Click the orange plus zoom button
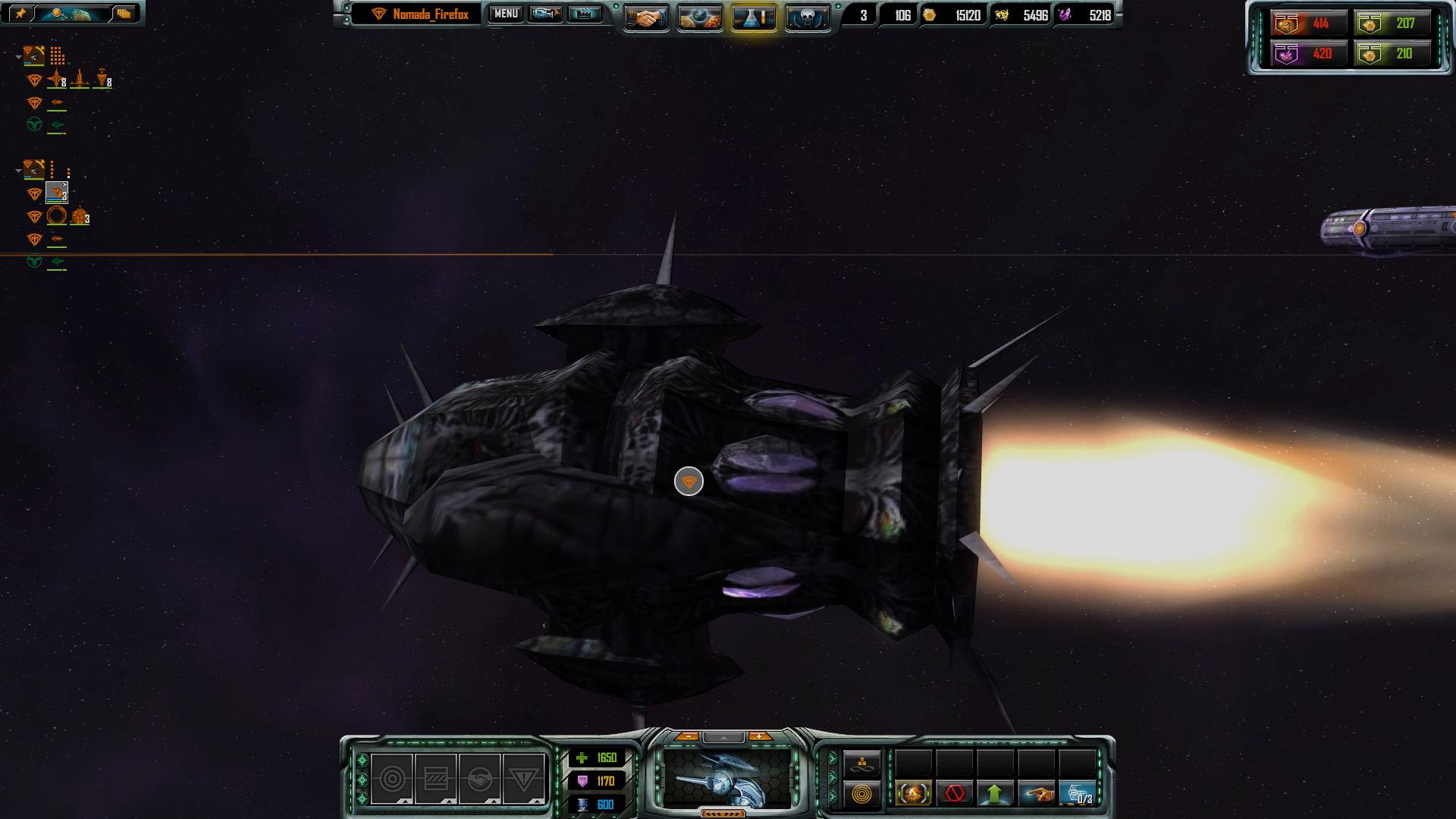The image size is (1456, 819). click(x=759, y=736)
